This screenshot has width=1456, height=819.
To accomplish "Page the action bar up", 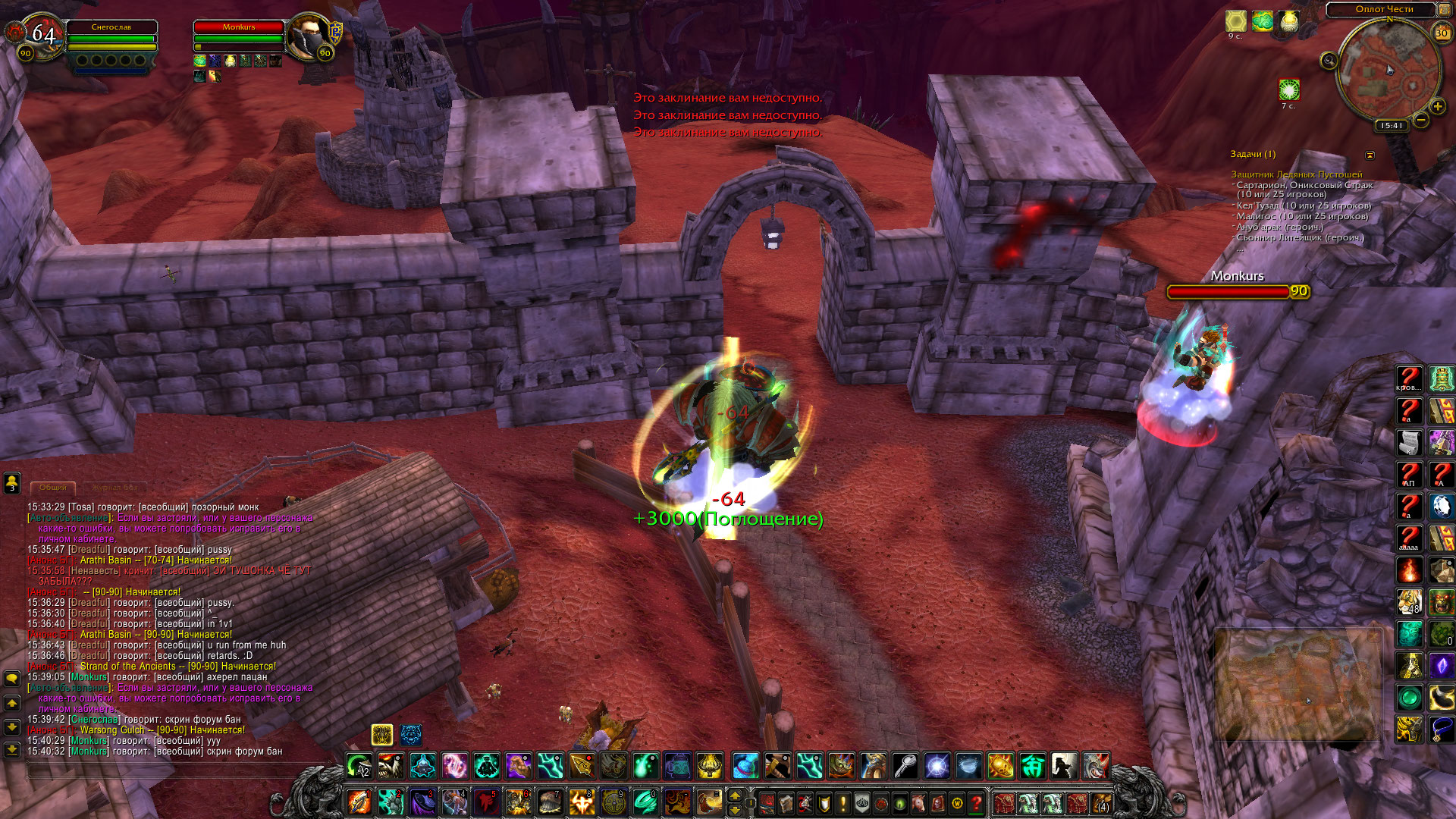I will (x=734, y=795).
